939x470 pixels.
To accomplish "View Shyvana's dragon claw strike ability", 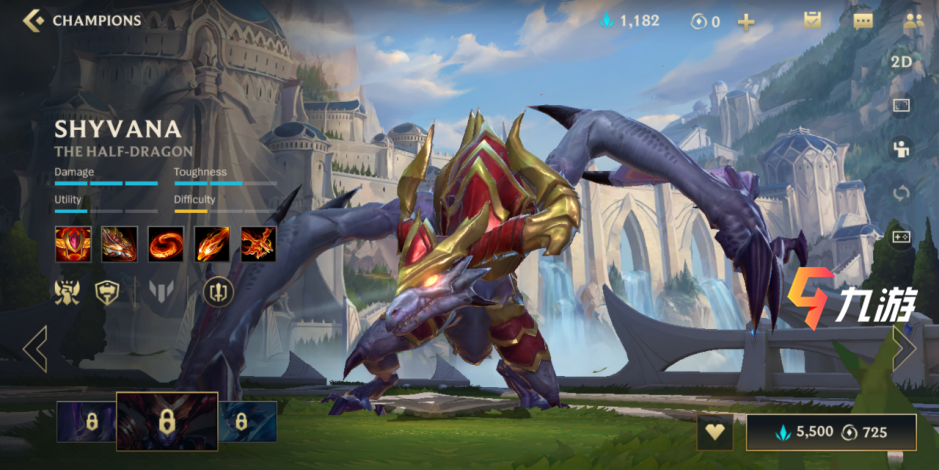I will (119, 244).
